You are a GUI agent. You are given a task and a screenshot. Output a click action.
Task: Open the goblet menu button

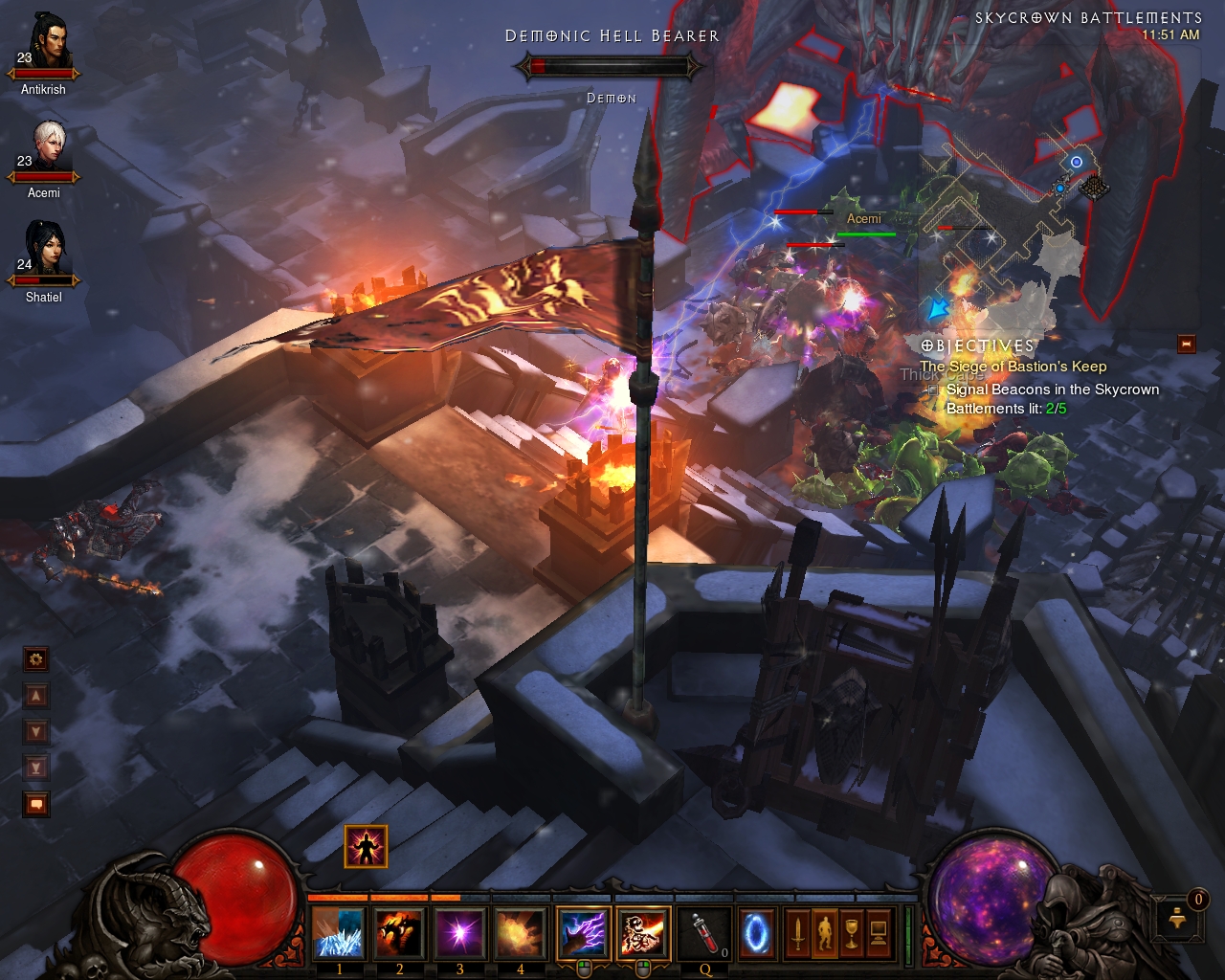click(851, 932)
